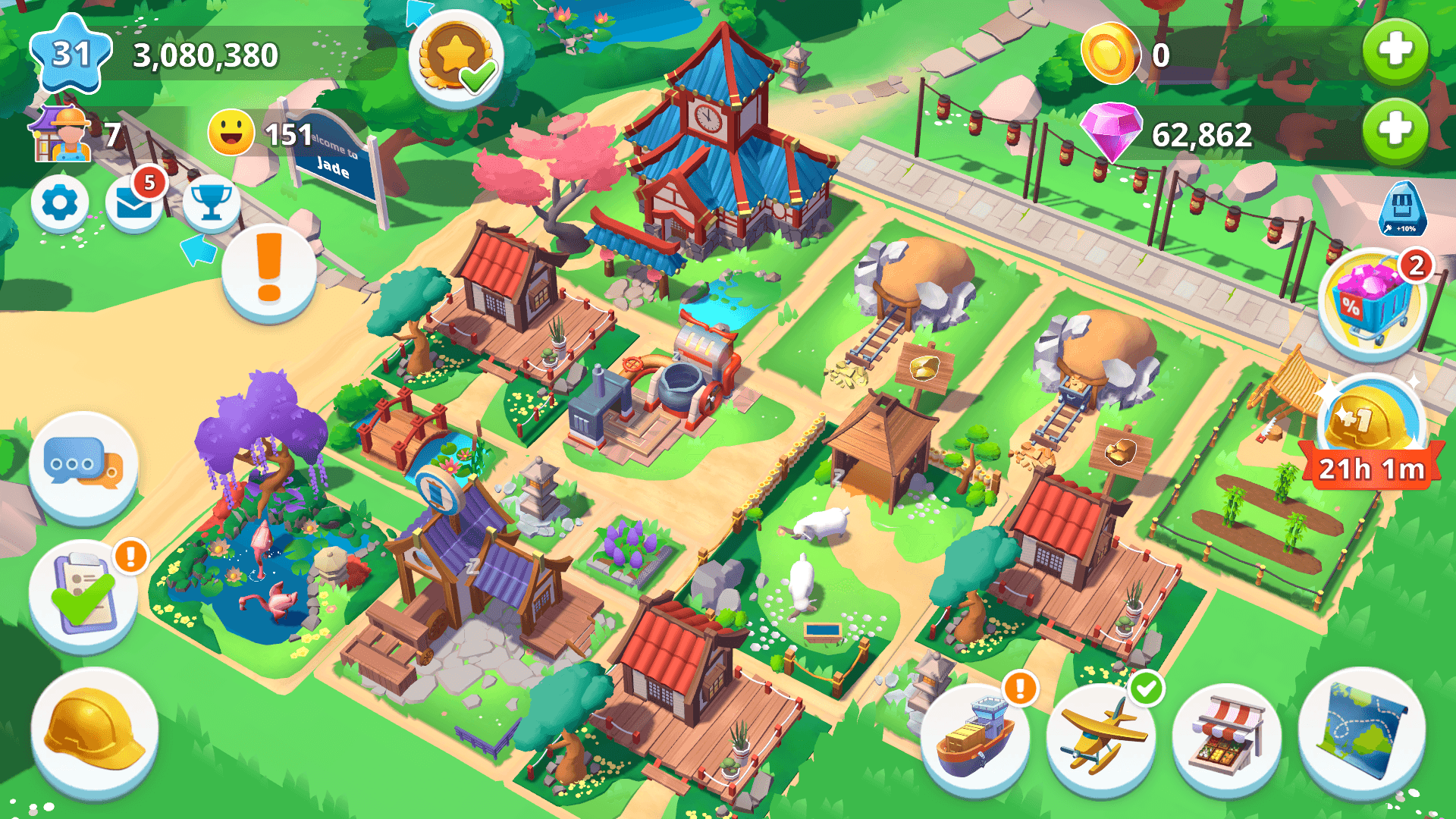Open the +10% merchant bonus icon
Screen dimensions: 1456x819
pyautogui.click(x=1404, y=209)
